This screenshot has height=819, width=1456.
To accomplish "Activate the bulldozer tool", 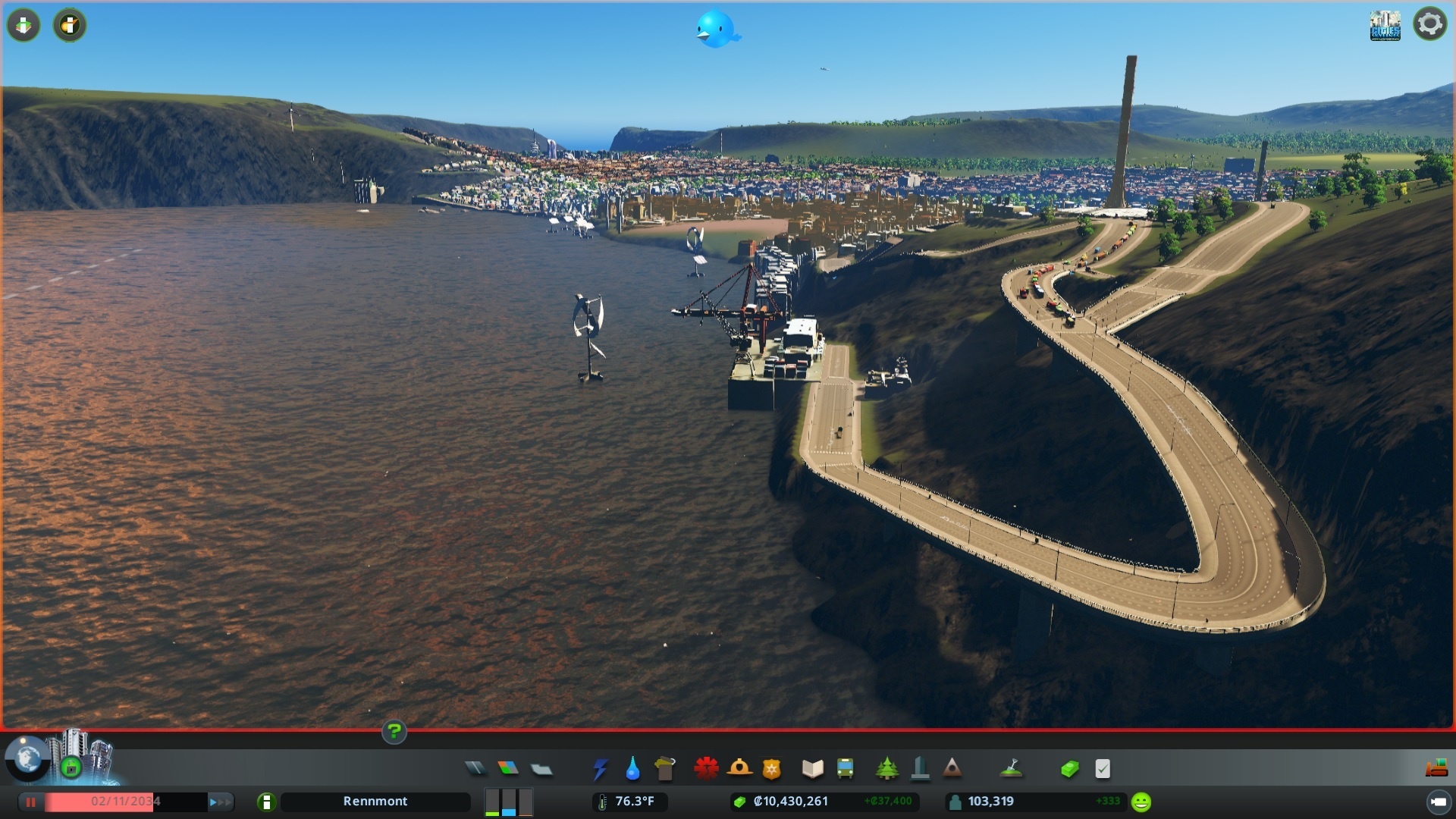I will [x=1436, y=769].
